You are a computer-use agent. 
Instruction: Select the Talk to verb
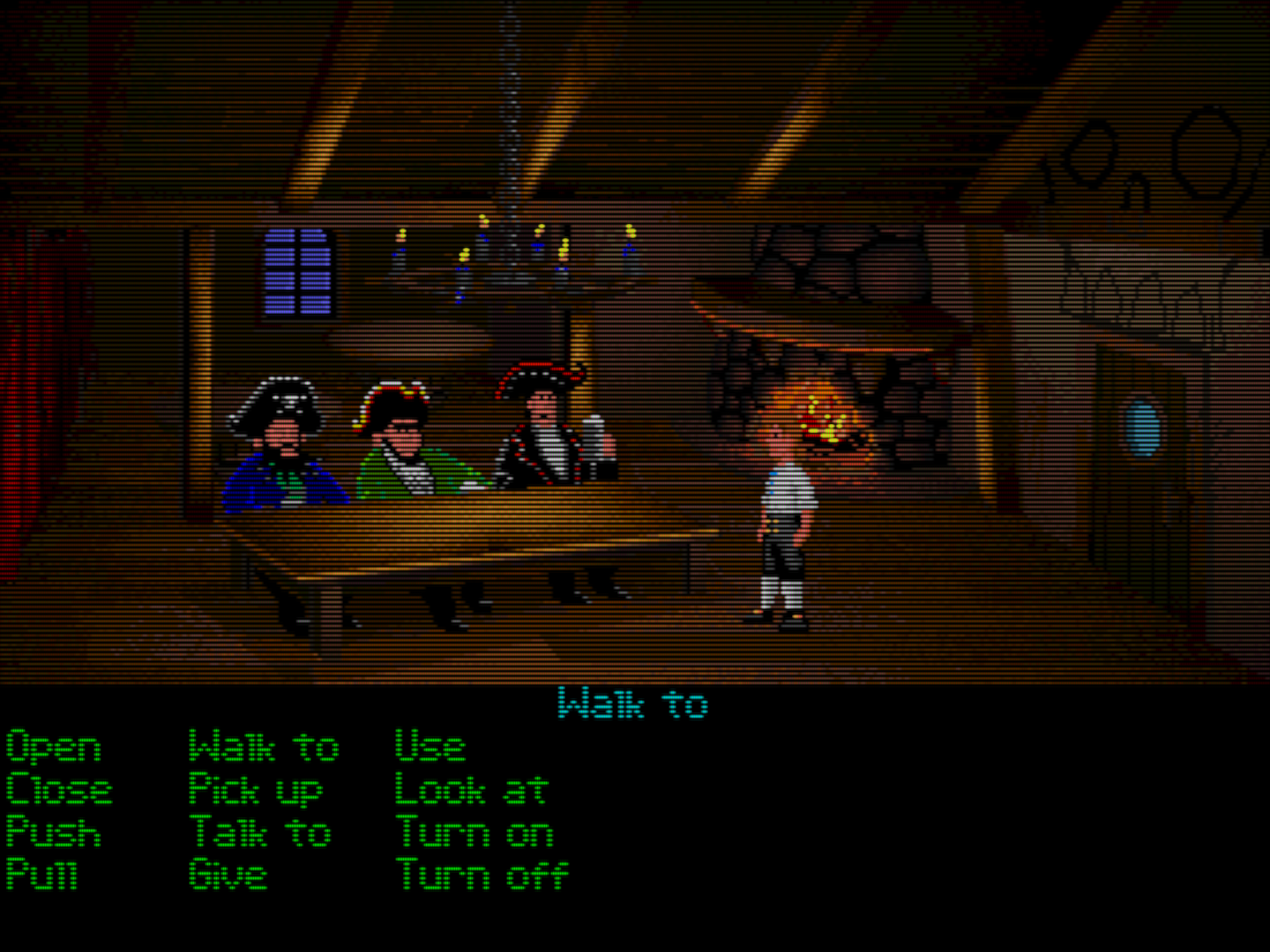point(261,831)
